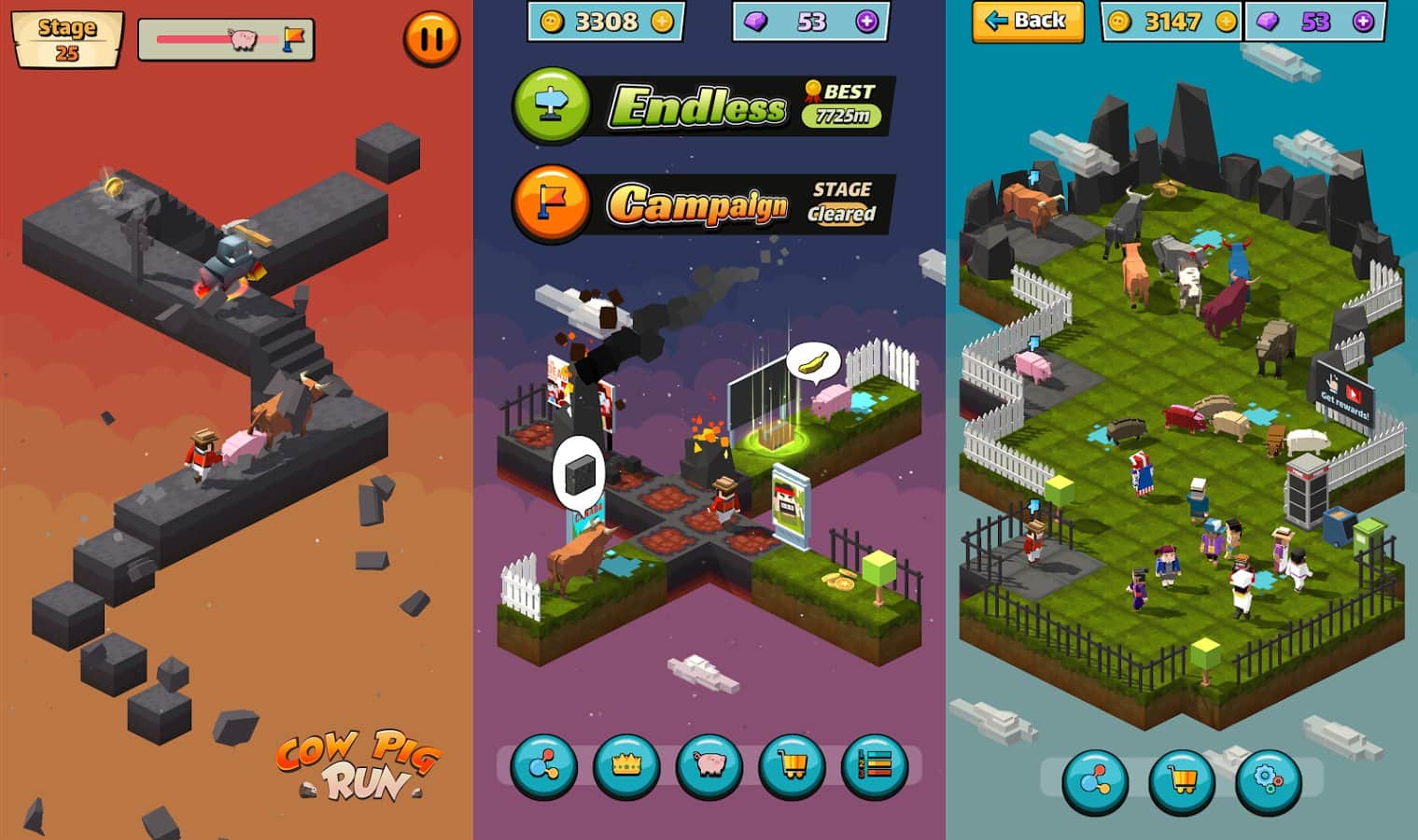The width and height of the screenshot is (1418, 840).
Task: Open the share options with the atom icon
Action: (x=540, y=768)
